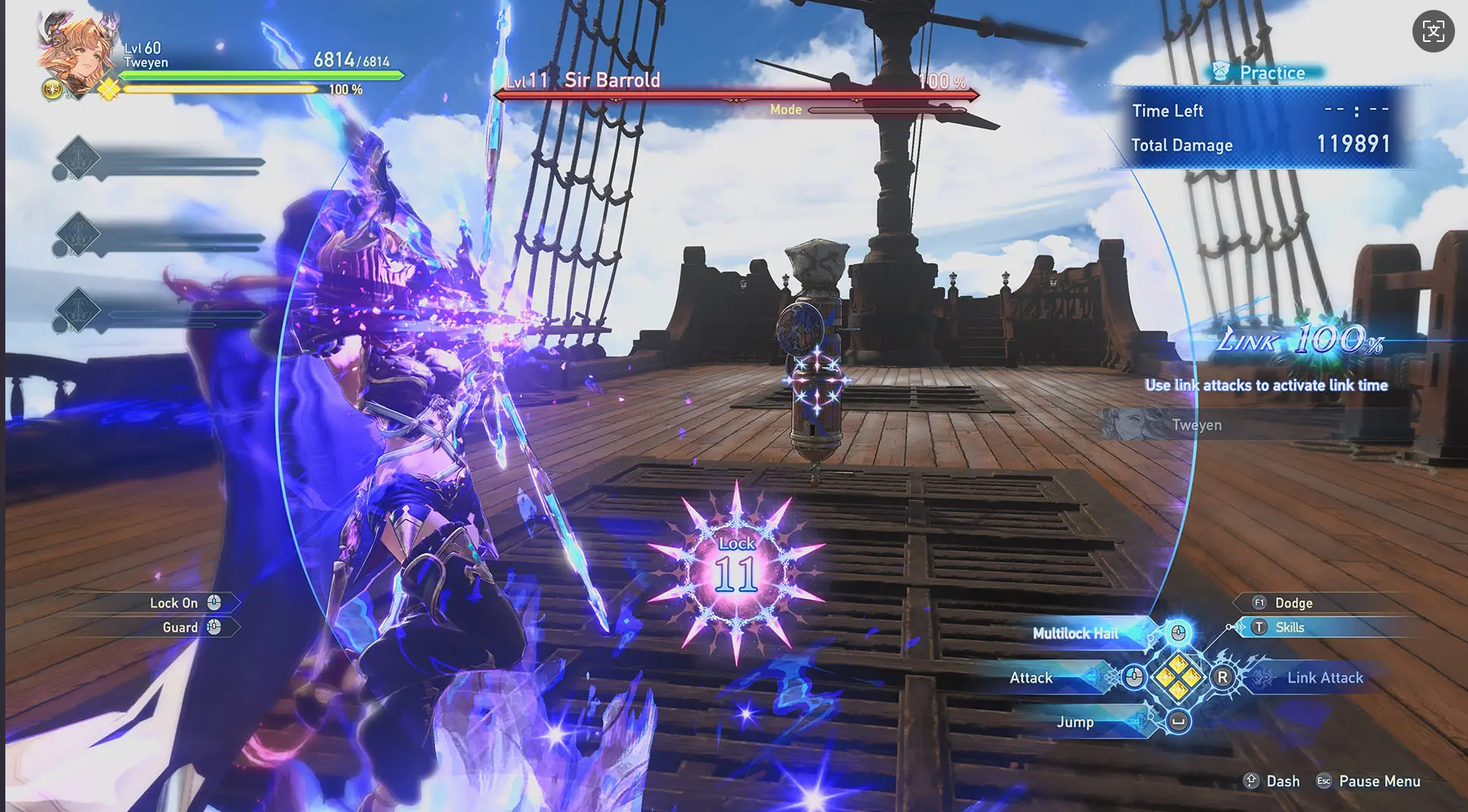Choose the Guard label
This screenshot has width=1468, height=812.
[x=180, y=628]
